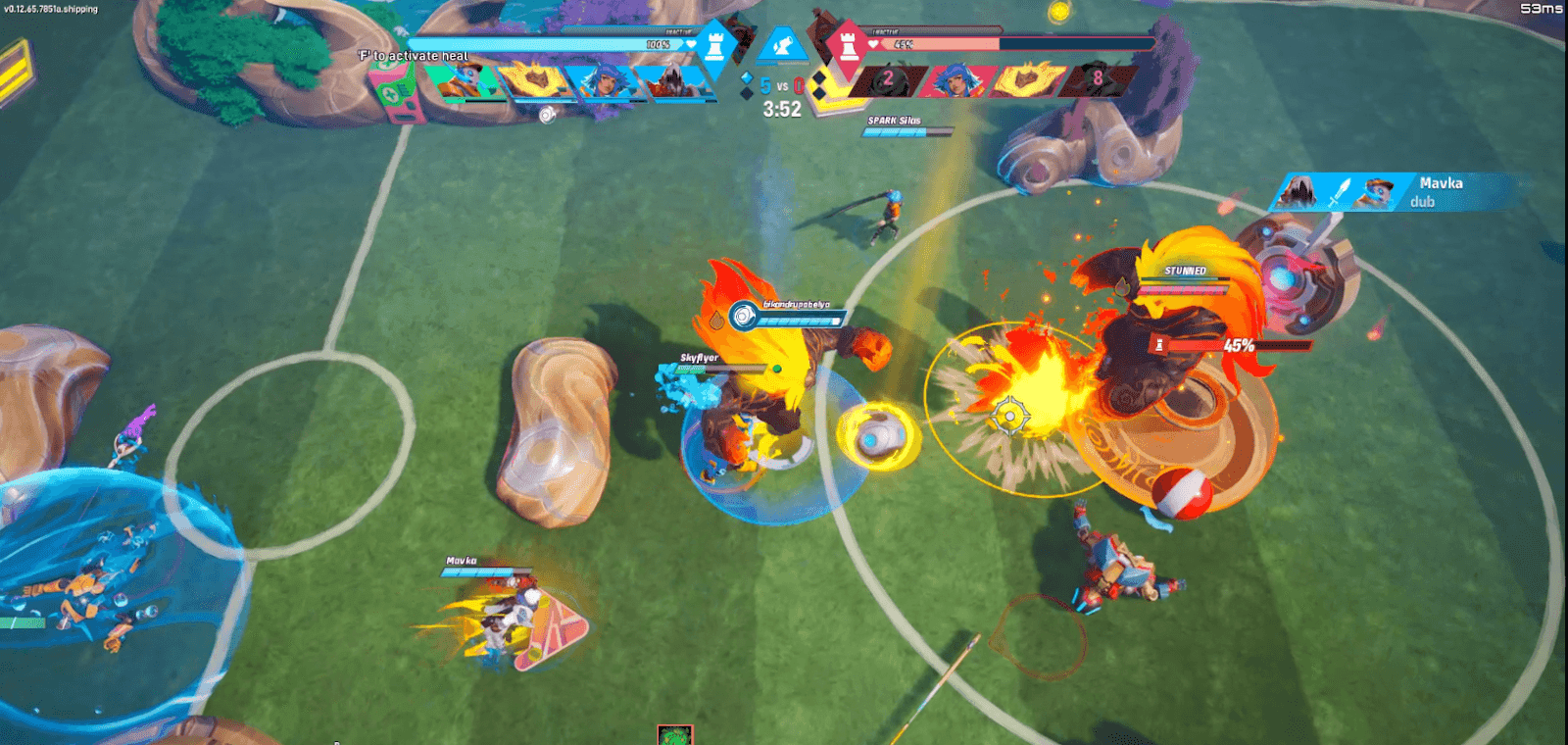The height and width of the screenshot is (745, 1568).
Task: Toggle the INACTIVE indicator on the blue health bar
Action: [x=678, y=30]
